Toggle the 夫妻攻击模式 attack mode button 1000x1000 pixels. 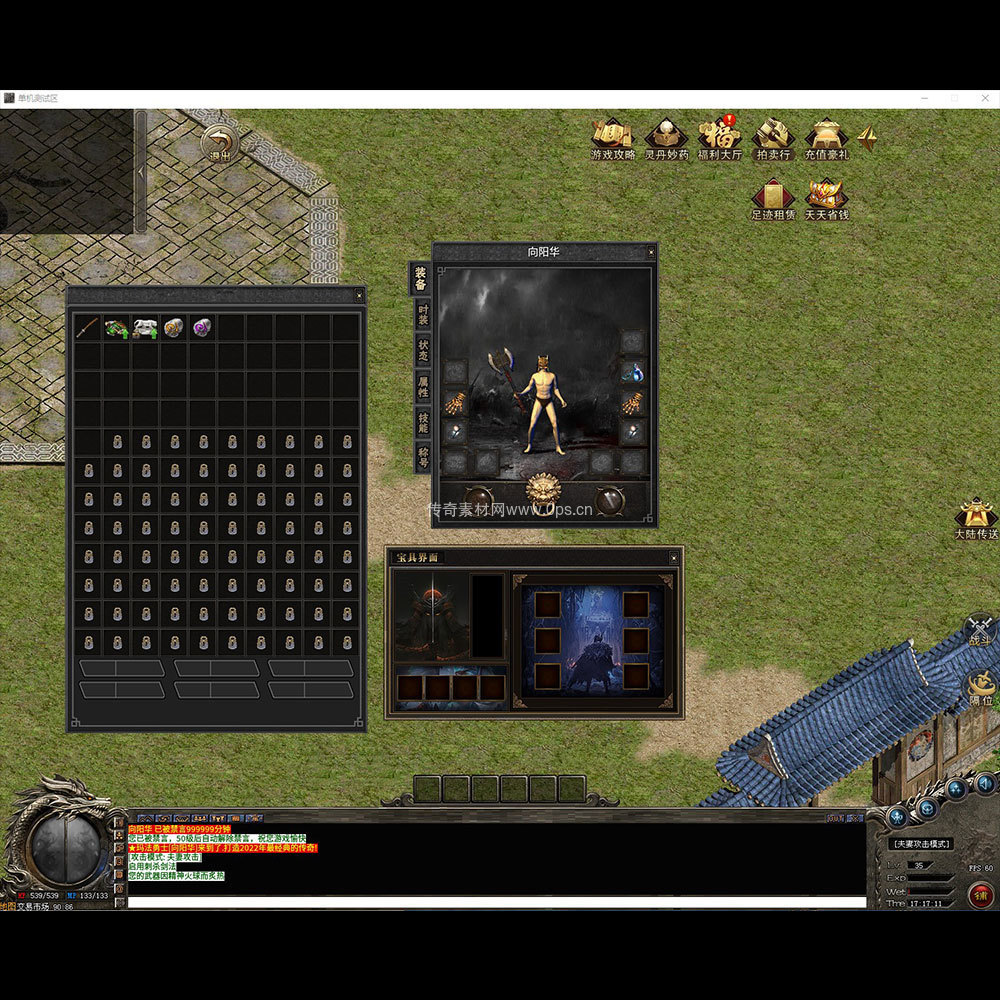pyautogui.click(x=921, y=844)
